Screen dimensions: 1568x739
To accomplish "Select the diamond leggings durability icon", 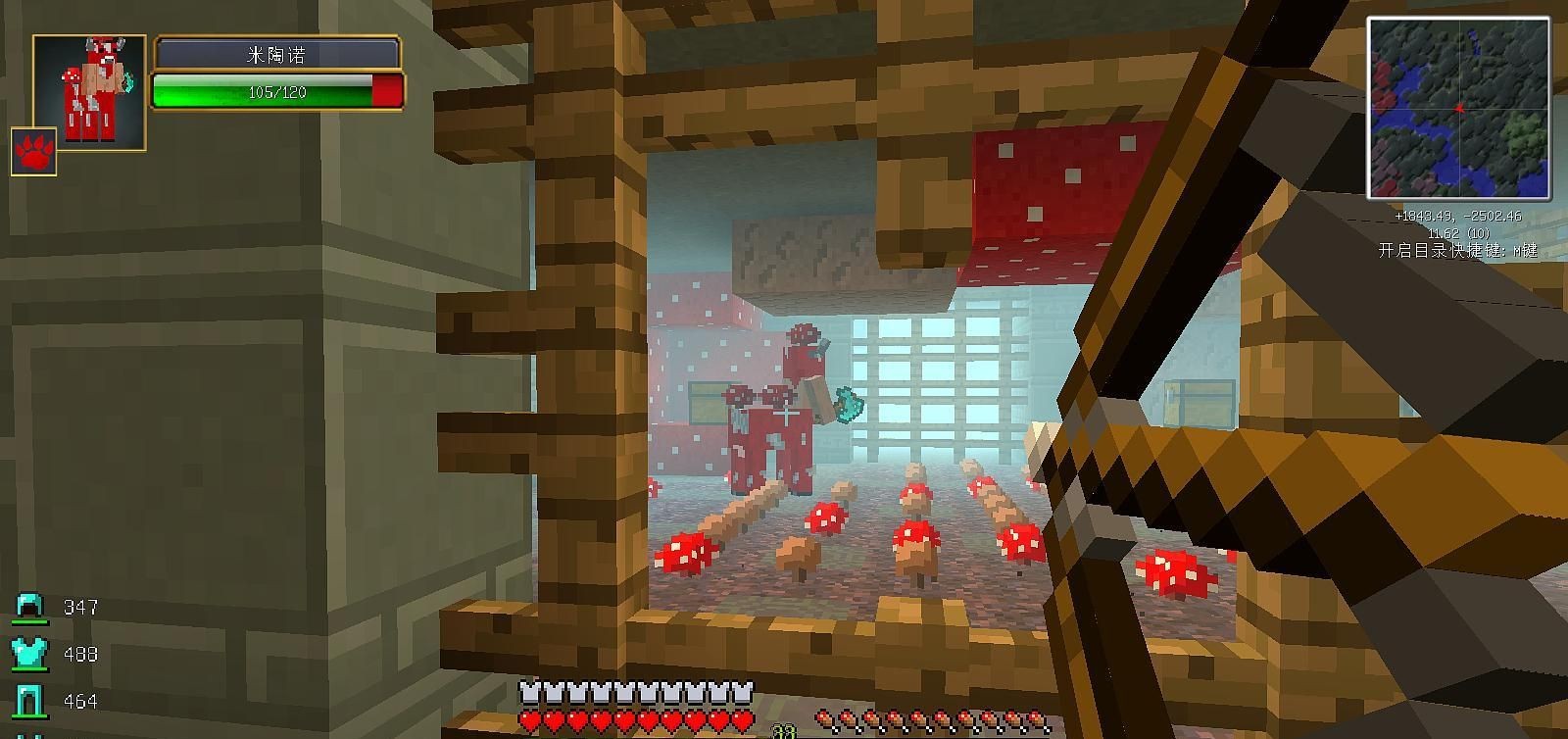I will point(29,701).
